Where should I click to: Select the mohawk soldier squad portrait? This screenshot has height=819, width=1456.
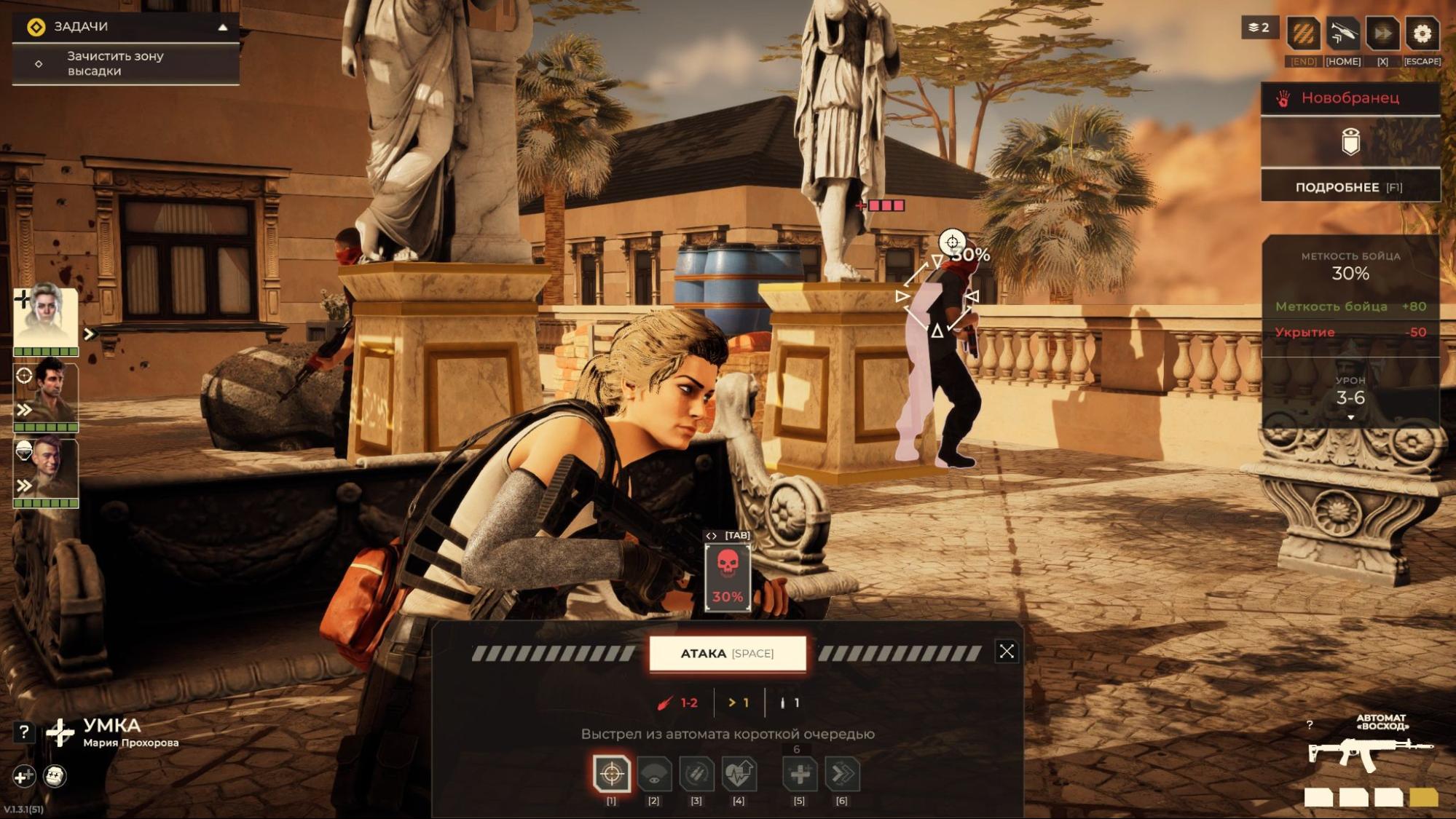pyautogui.click(x=46, y=470)
